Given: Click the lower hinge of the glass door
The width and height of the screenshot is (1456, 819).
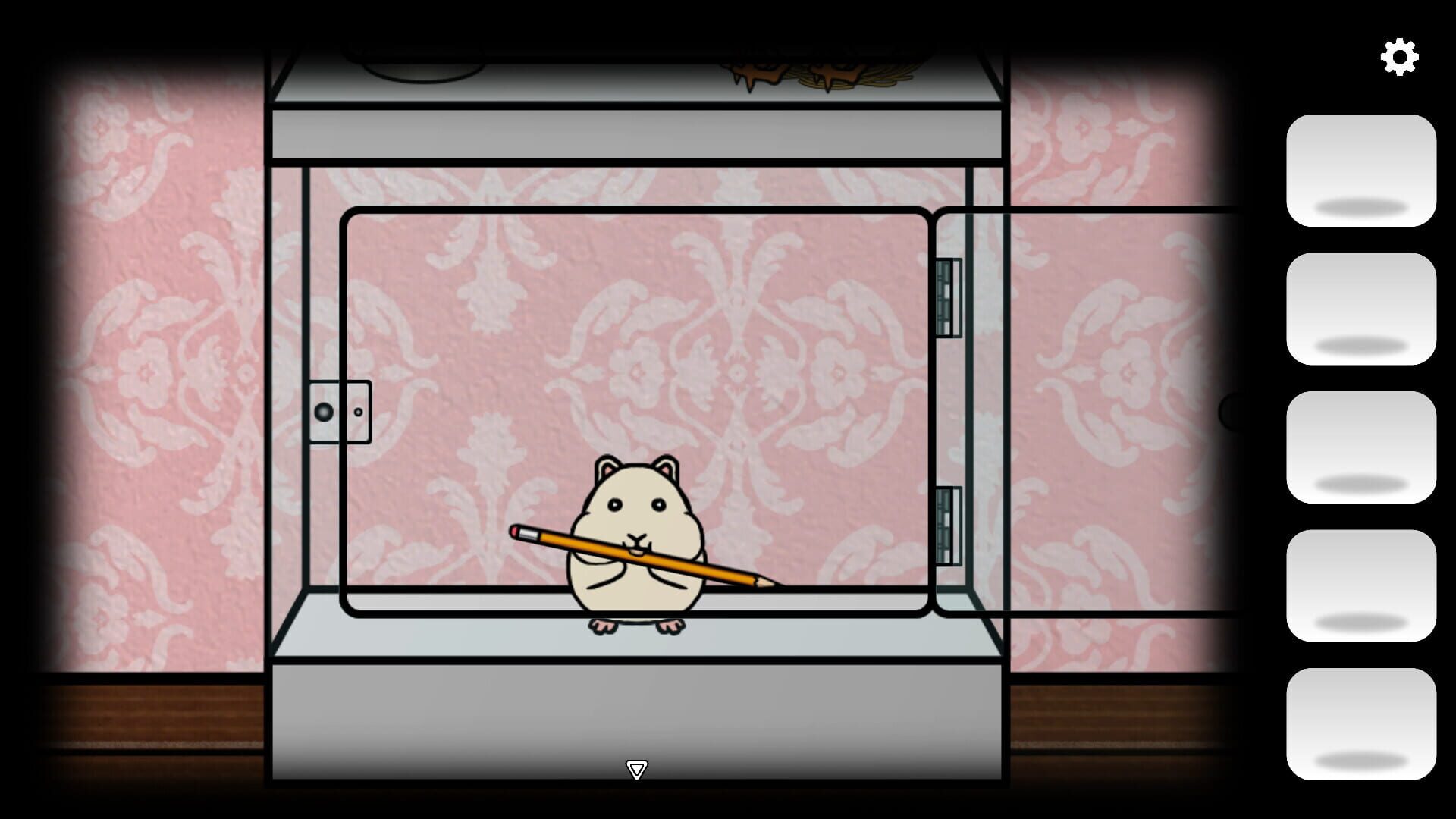Looking at the screenshot, I should [x=946, y=523].
